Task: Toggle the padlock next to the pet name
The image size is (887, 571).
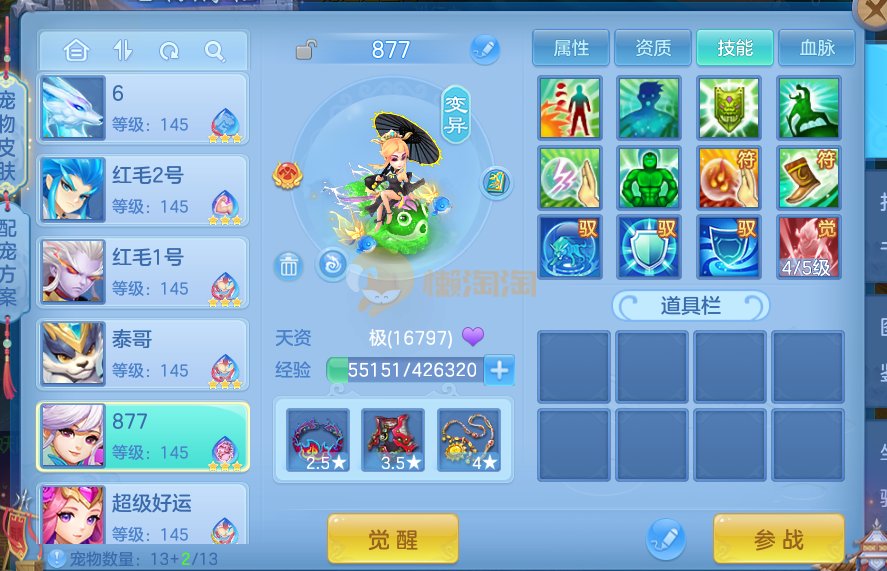Action: coord(307,49)
